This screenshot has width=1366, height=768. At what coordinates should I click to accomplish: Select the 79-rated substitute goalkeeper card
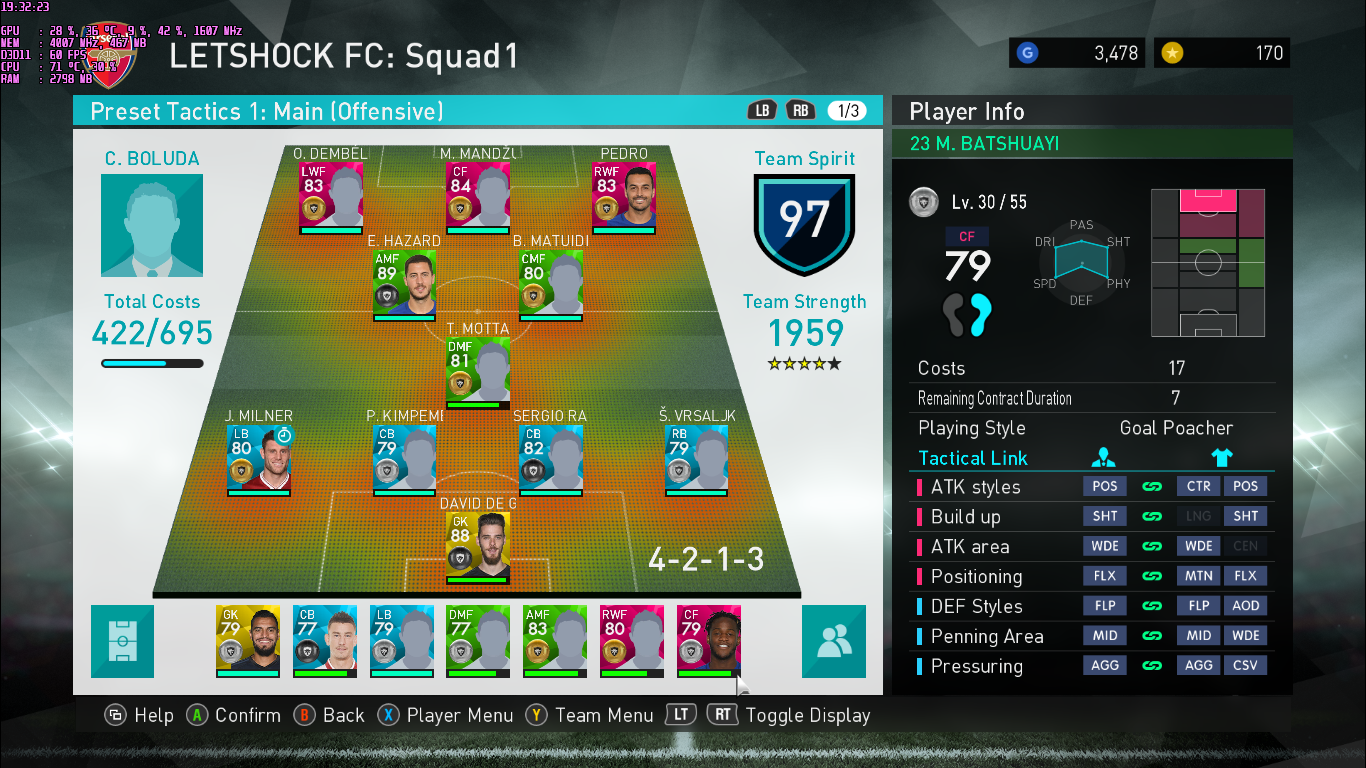[247, 640]
